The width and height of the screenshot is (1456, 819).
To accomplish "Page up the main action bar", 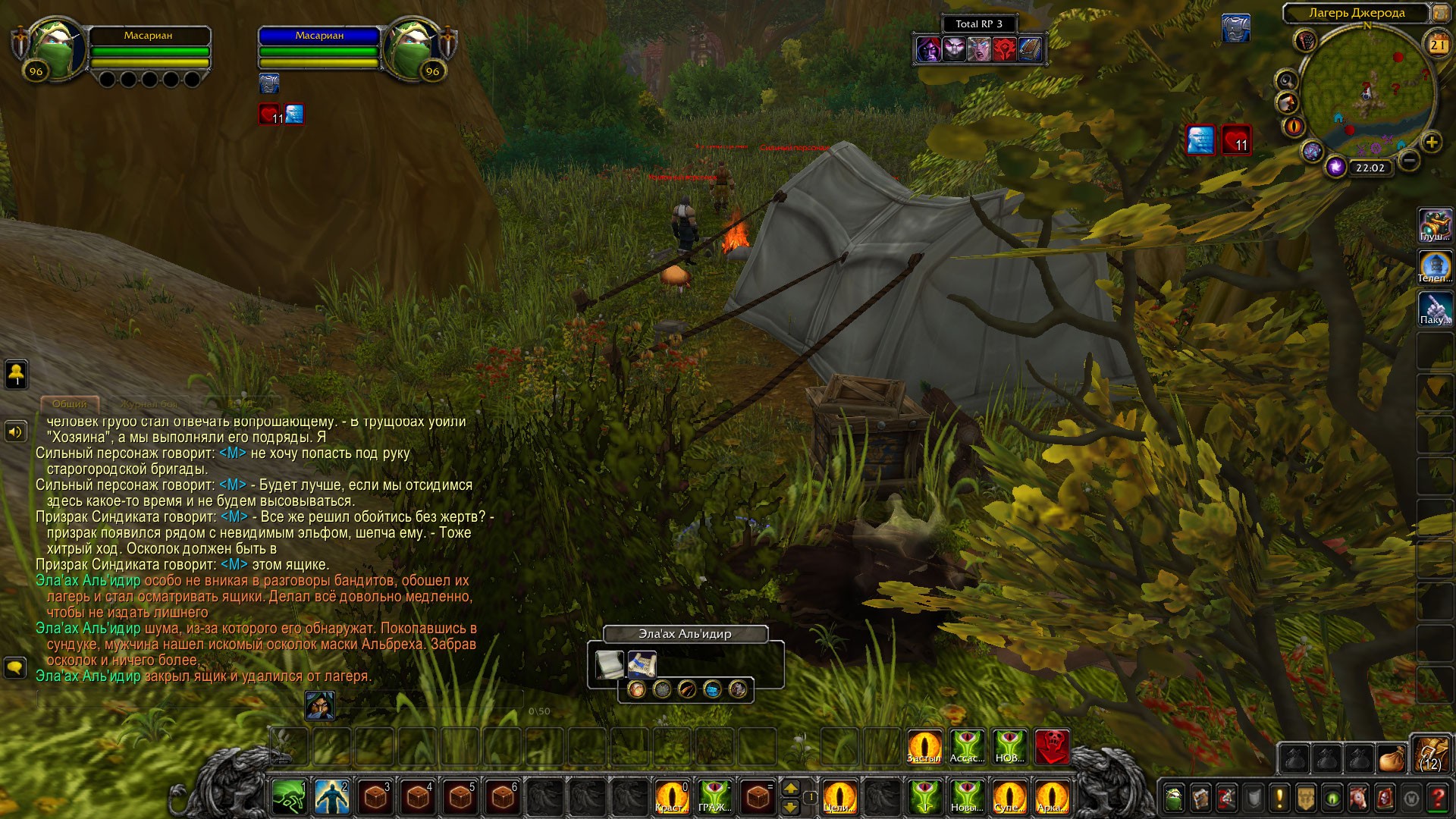I will 790,788.
